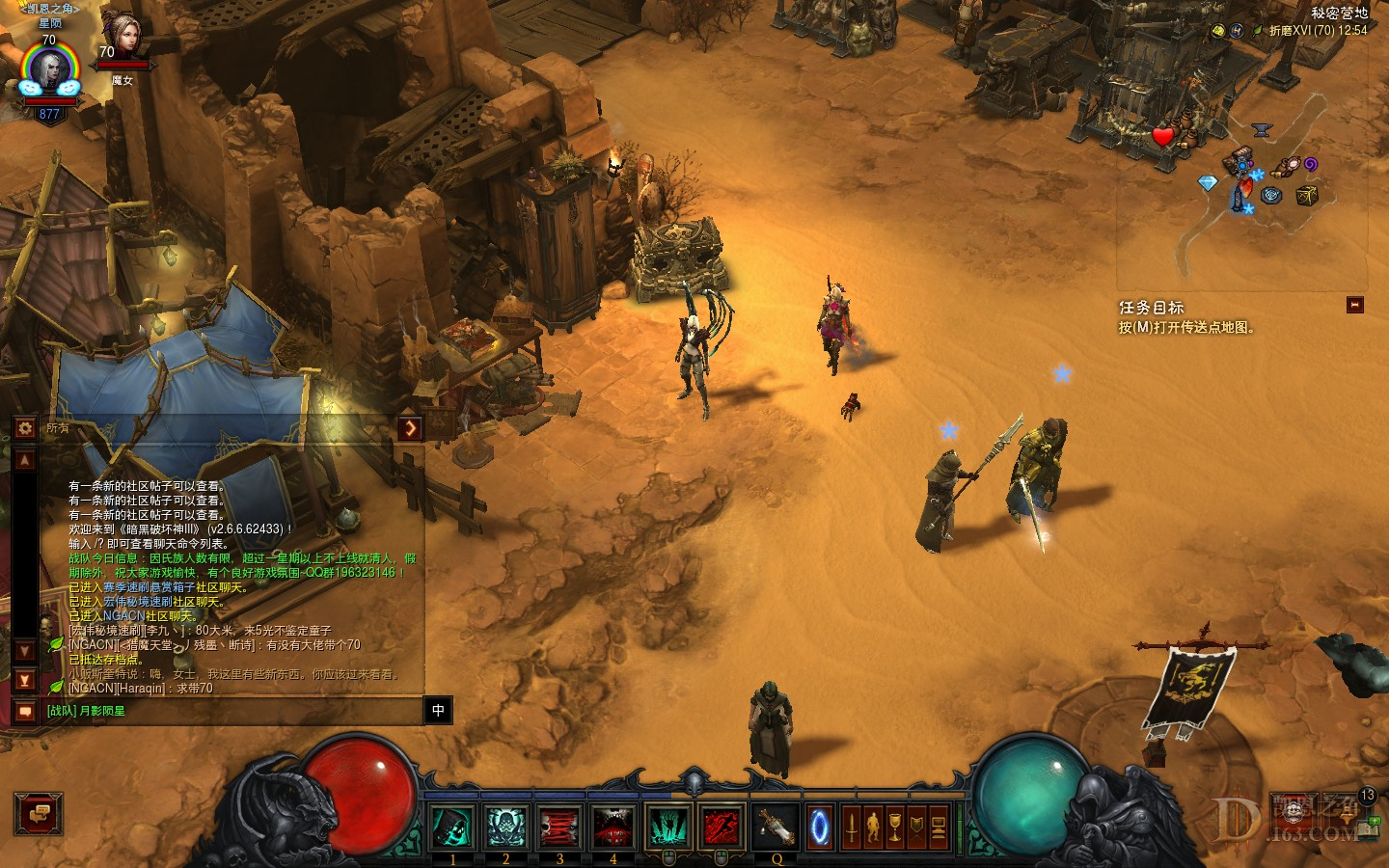Drink the health potion in the Q slot
This screenshot has height=868, width=1389.
[775, 827]
